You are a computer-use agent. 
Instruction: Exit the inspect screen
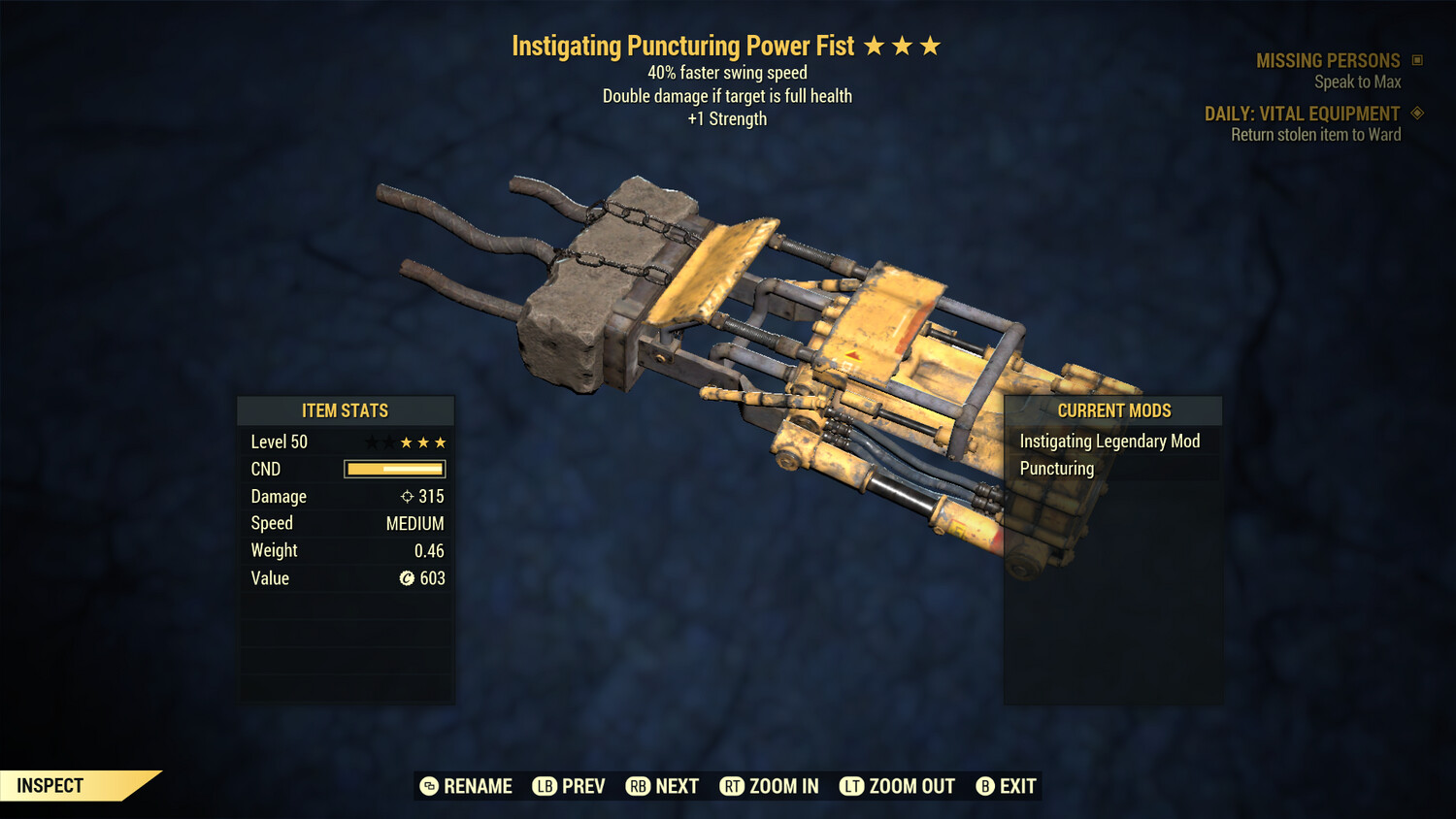pos(1007,786)
